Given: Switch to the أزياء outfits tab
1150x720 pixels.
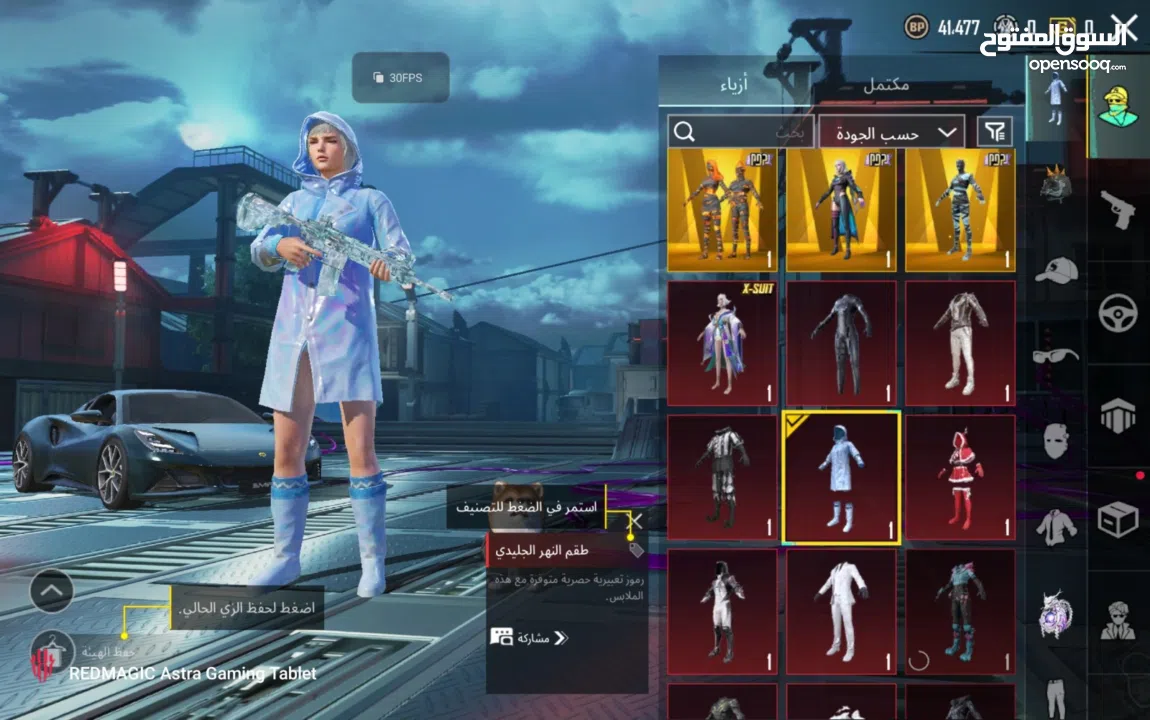Looking at the screenshot, I should click(741, 86).
